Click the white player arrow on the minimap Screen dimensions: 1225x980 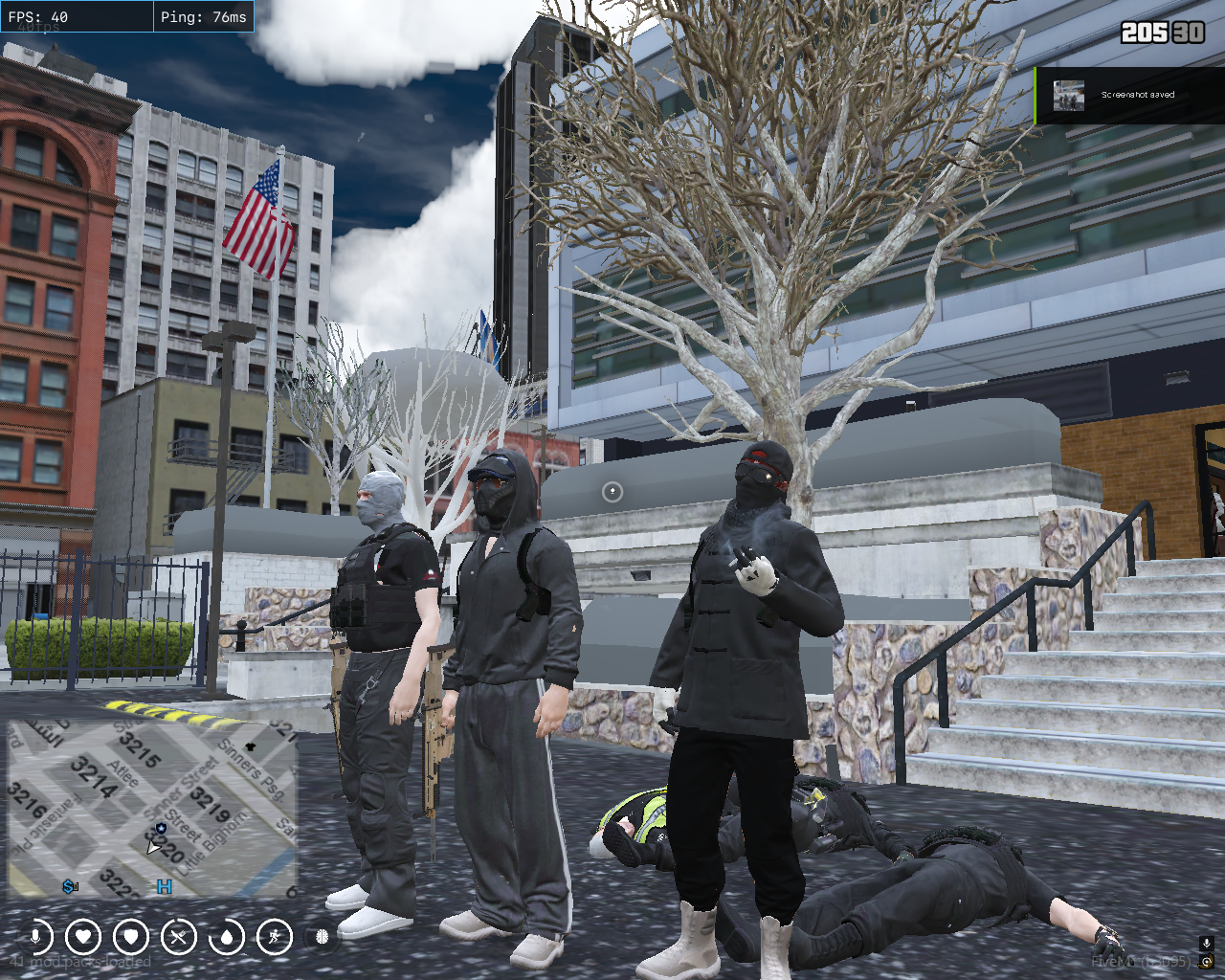coord(153,848)
